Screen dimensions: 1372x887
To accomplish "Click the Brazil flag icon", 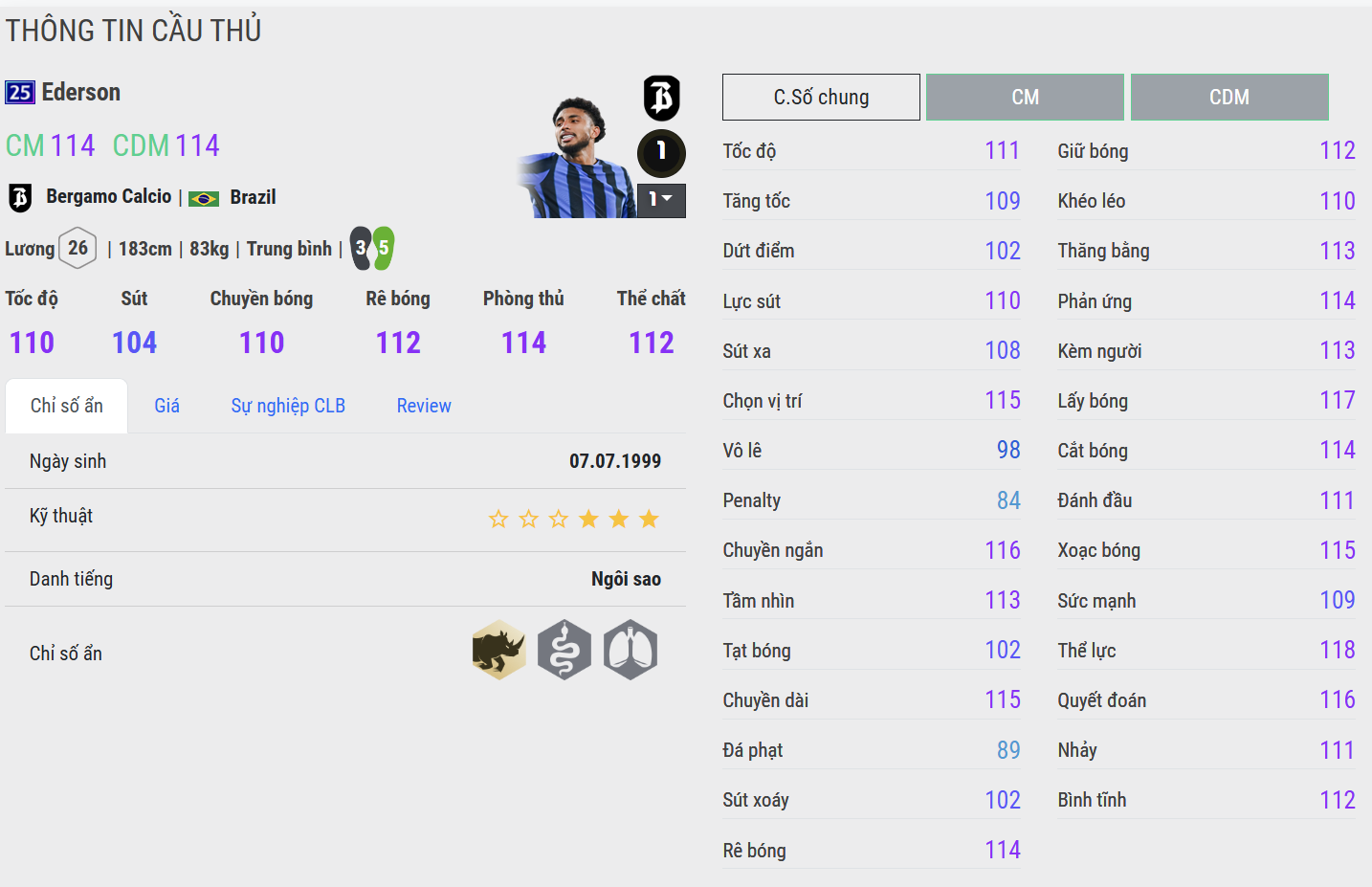I will (x=204, y=198).
